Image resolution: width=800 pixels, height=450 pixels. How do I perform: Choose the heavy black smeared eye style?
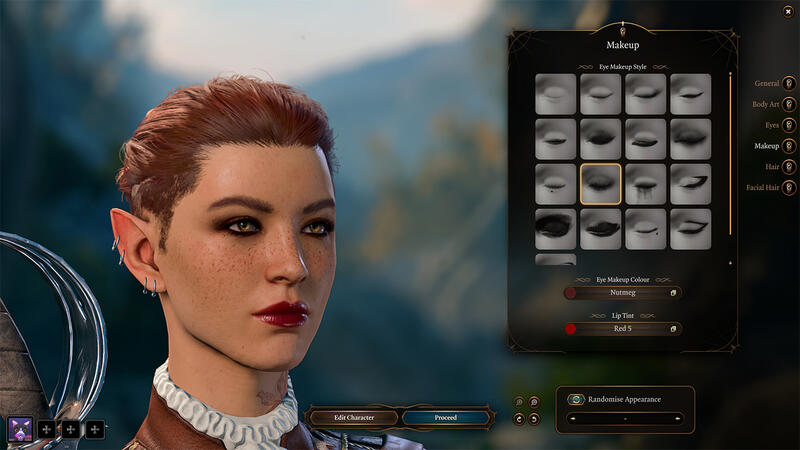555,229
